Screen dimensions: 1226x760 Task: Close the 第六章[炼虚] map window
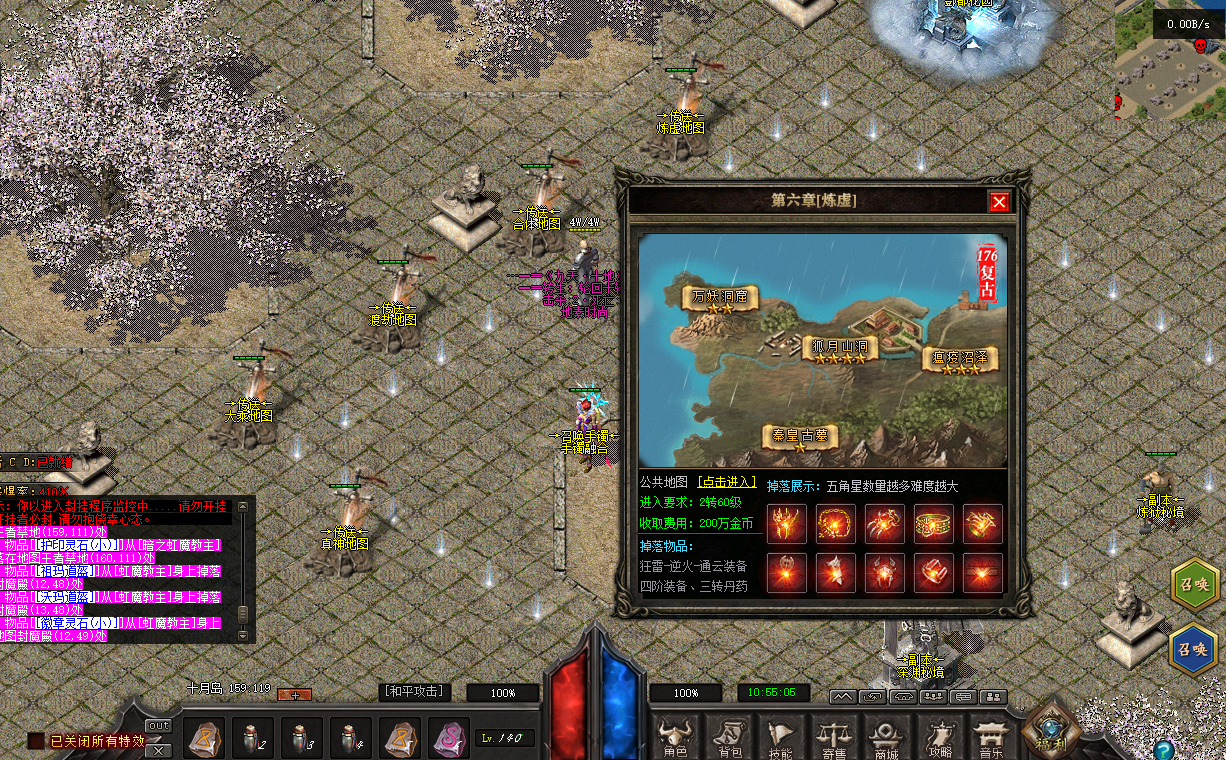tap(999, 203)
